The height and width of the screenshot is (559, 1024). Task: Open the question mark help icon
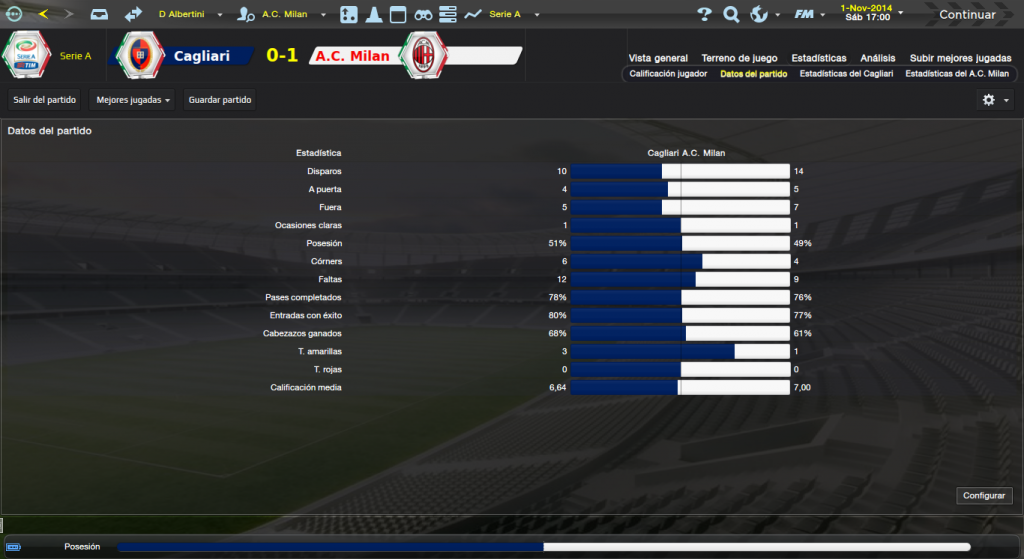pos(704,15)
